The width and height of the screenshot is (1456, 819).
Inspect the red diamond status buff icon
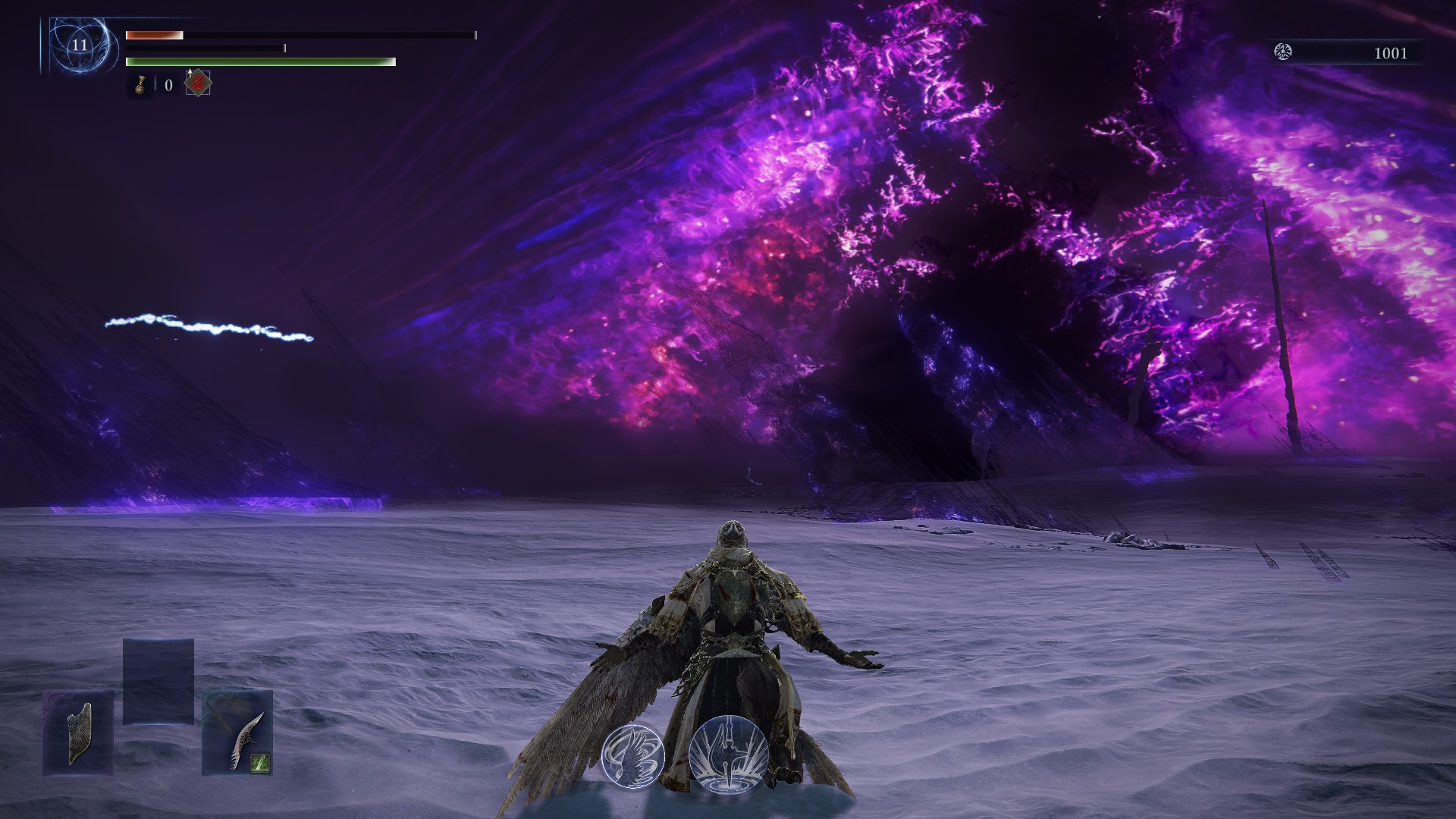198,83
